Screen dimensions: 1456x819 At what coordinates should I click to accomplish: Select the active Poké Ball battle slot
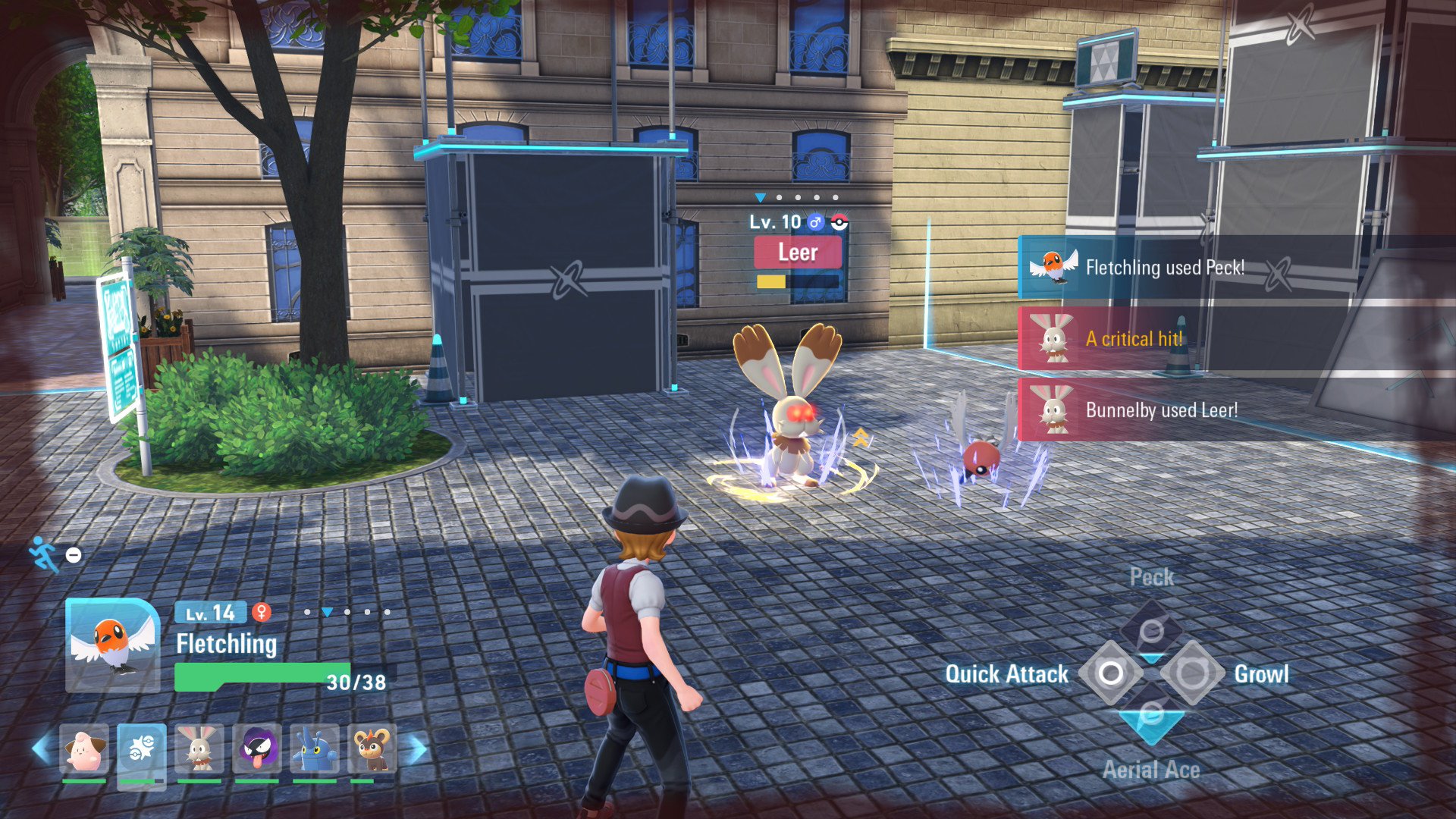pos(142,748)
